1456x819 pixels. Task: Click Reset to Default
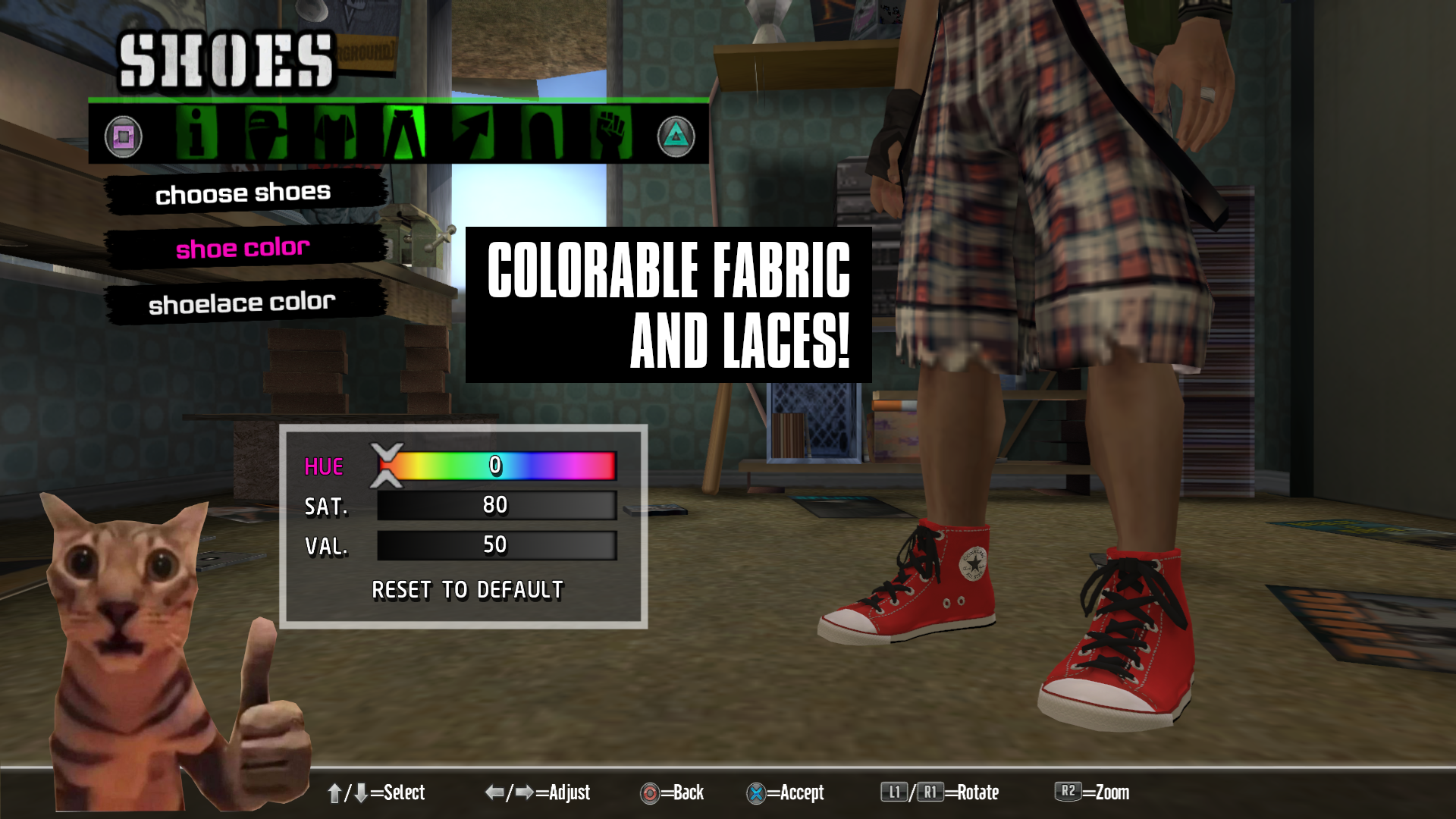(467, 590)
